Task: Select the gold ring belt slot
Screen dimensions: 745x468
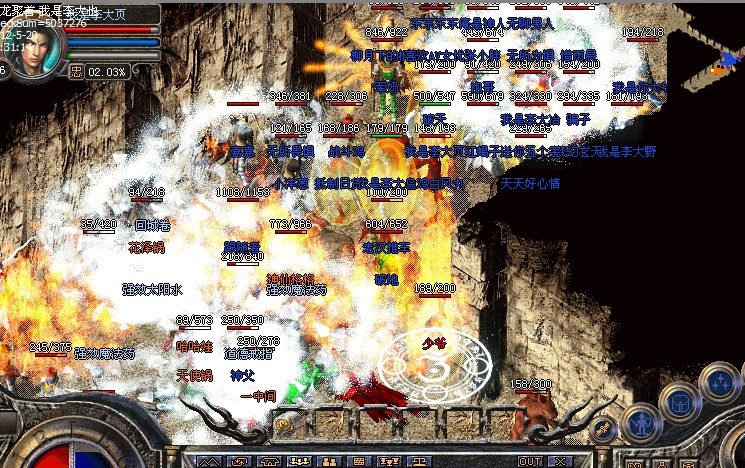Action: (x=284, y=424)
